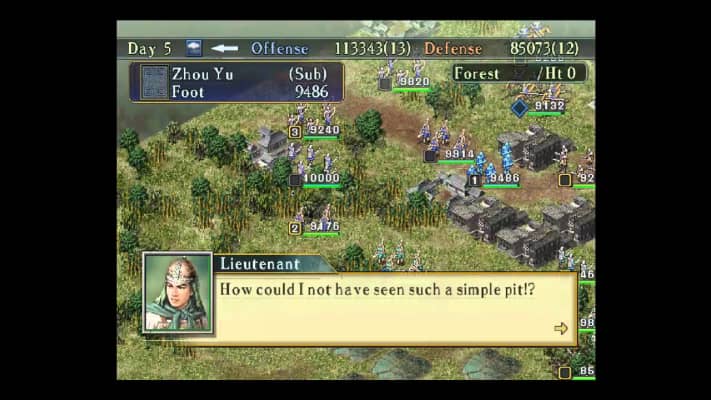711x400 pixels.
Task: Click the weather icon beside Day 5
Action: (x=194, y=48)
